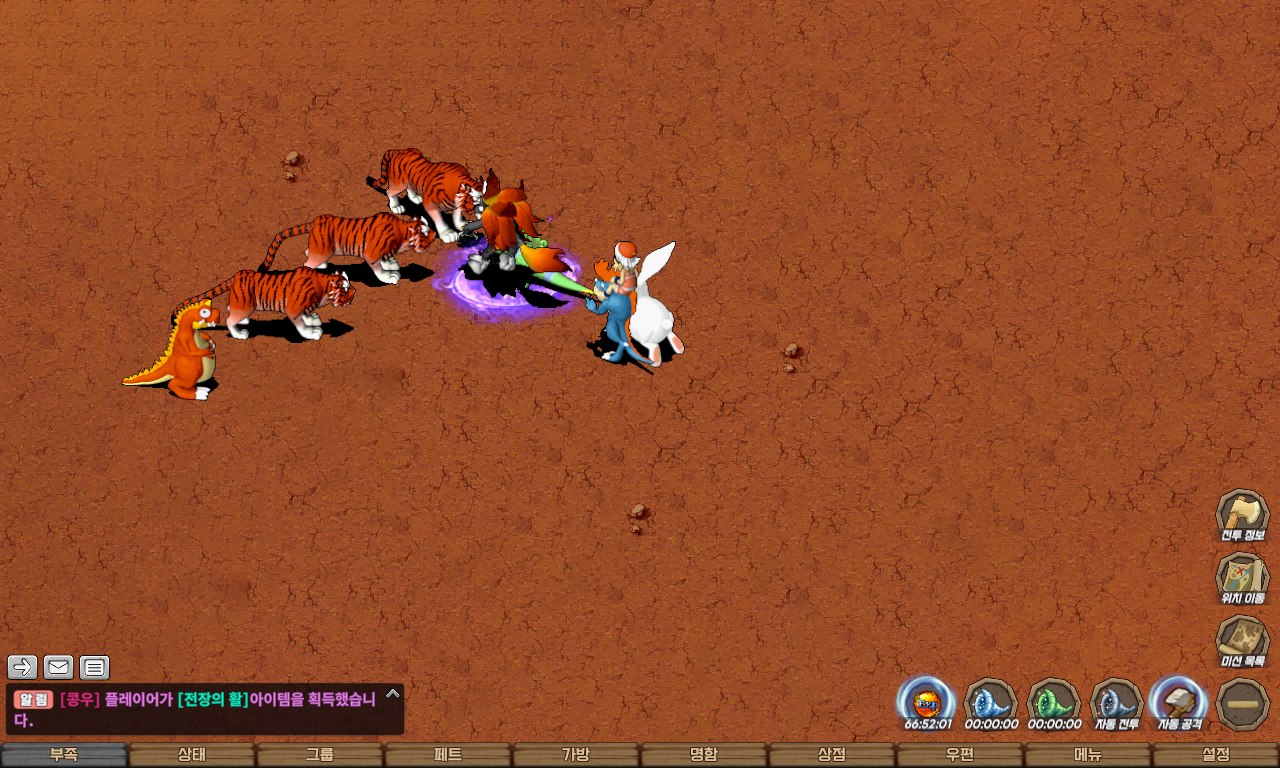The image size is (1280, 768).
Task: Click the 위치 이동 location move map icon
Action: (1242, 579)
